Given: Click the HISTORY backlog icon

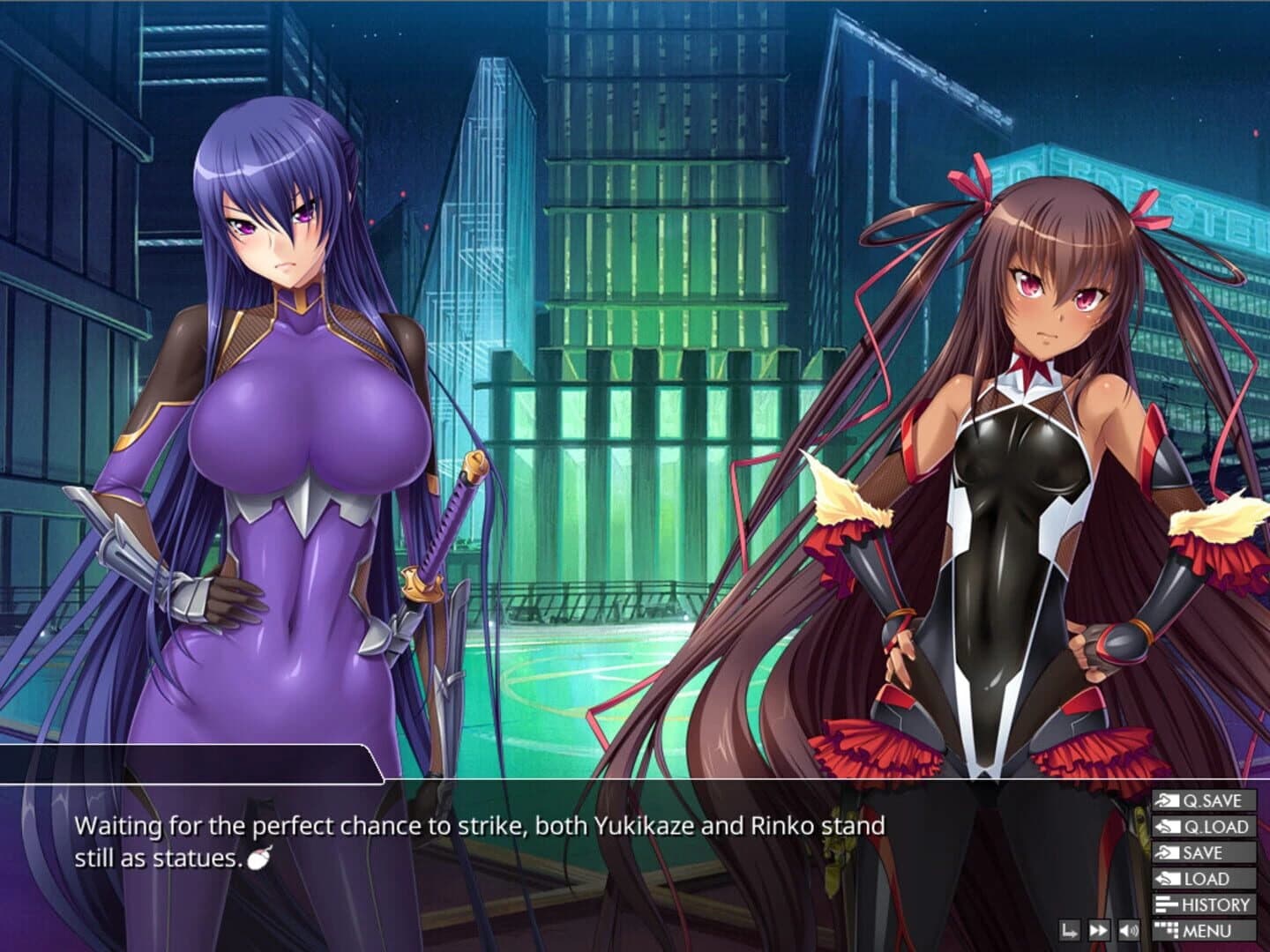Looking at the screenshot, I should 1167,904.
